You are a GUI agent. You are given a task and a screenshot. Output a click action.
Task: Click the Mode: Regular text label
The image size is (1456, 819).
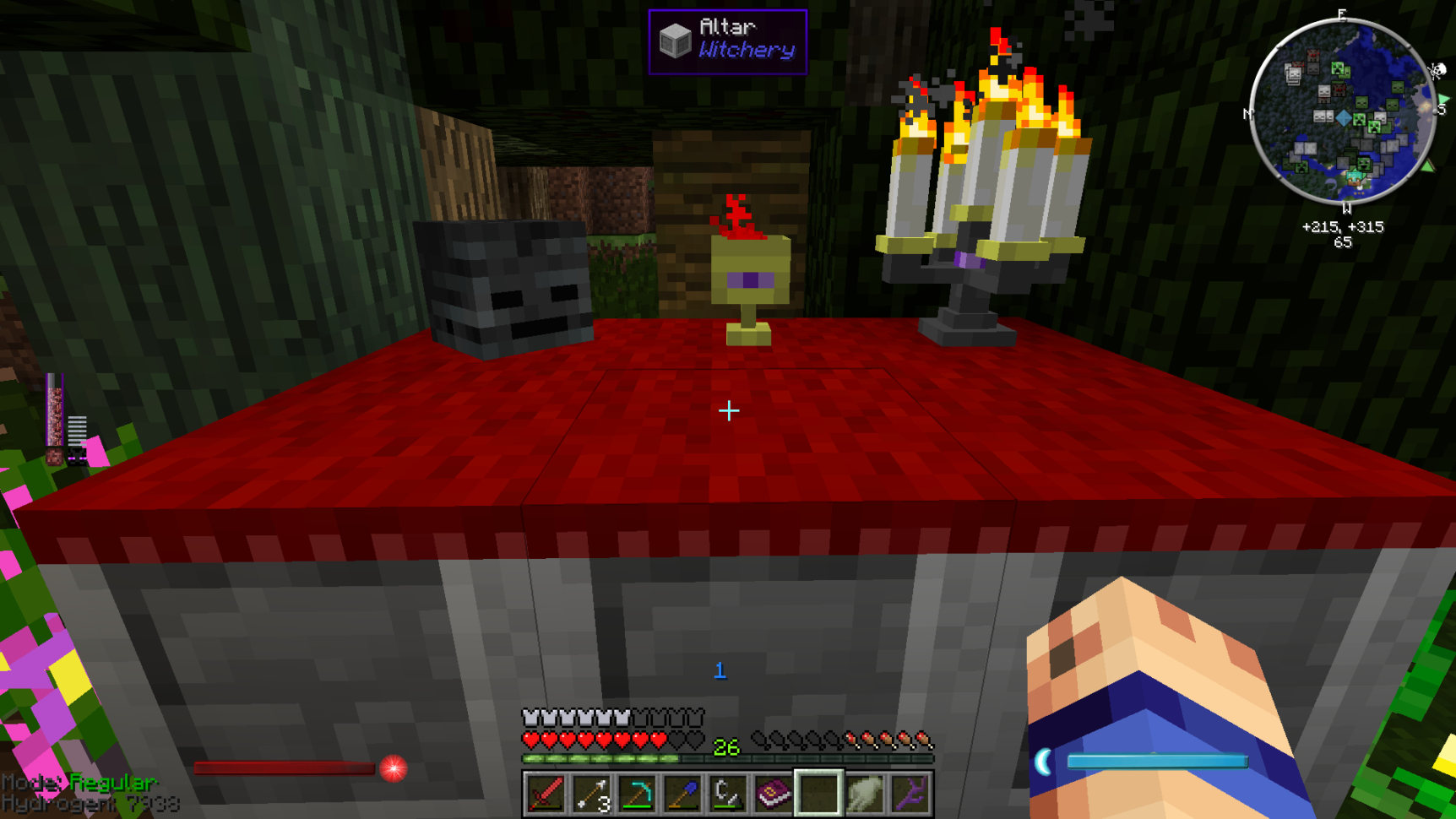coord(82,782)
